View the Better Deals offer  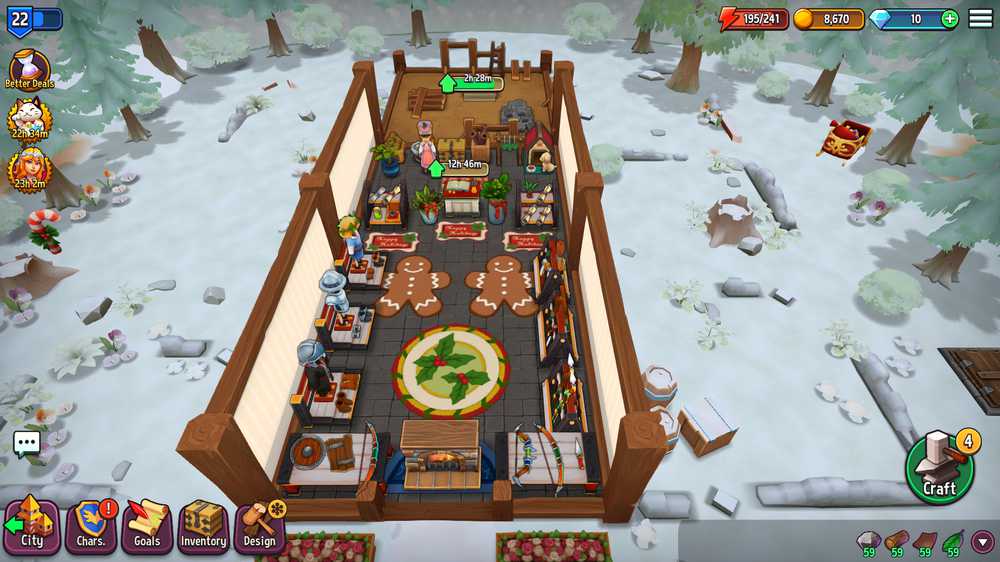click(x=29, y=68)
